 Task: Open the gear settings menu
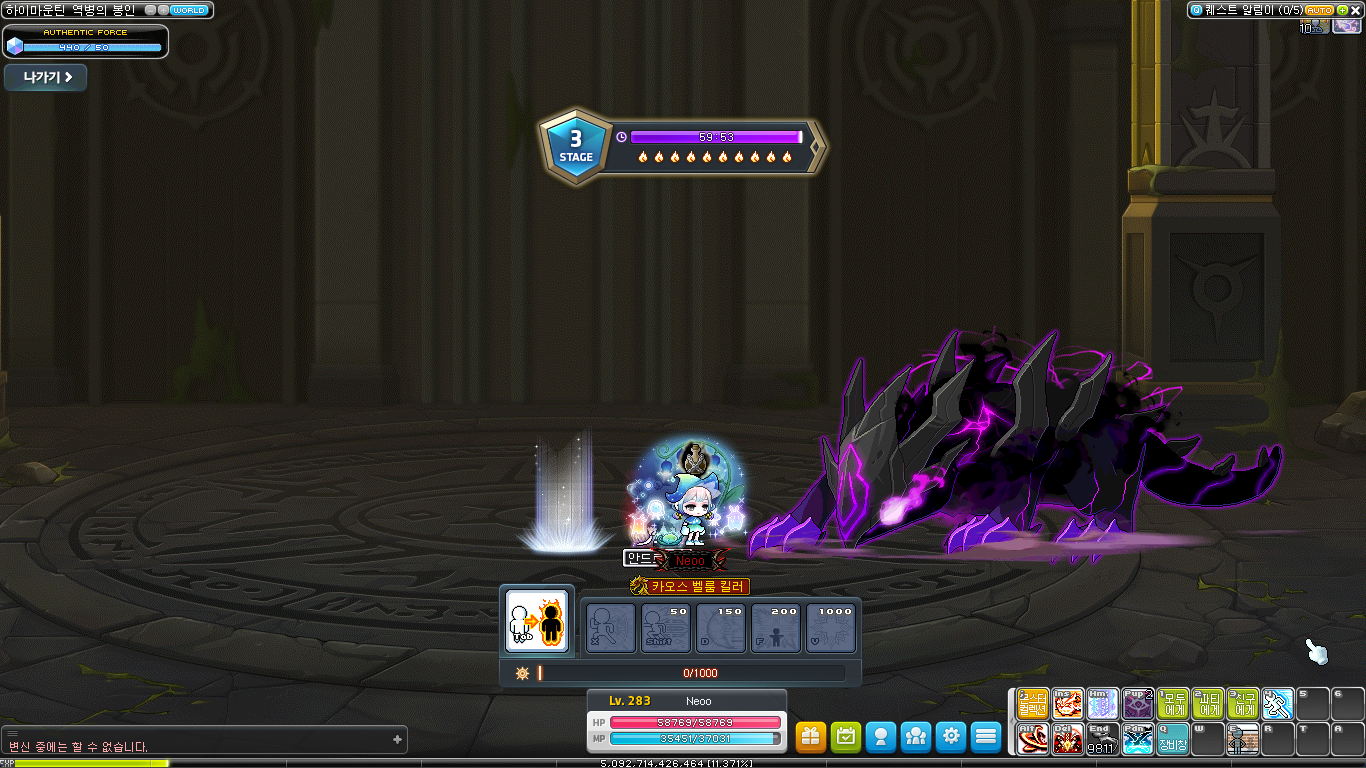coord(951,737)
